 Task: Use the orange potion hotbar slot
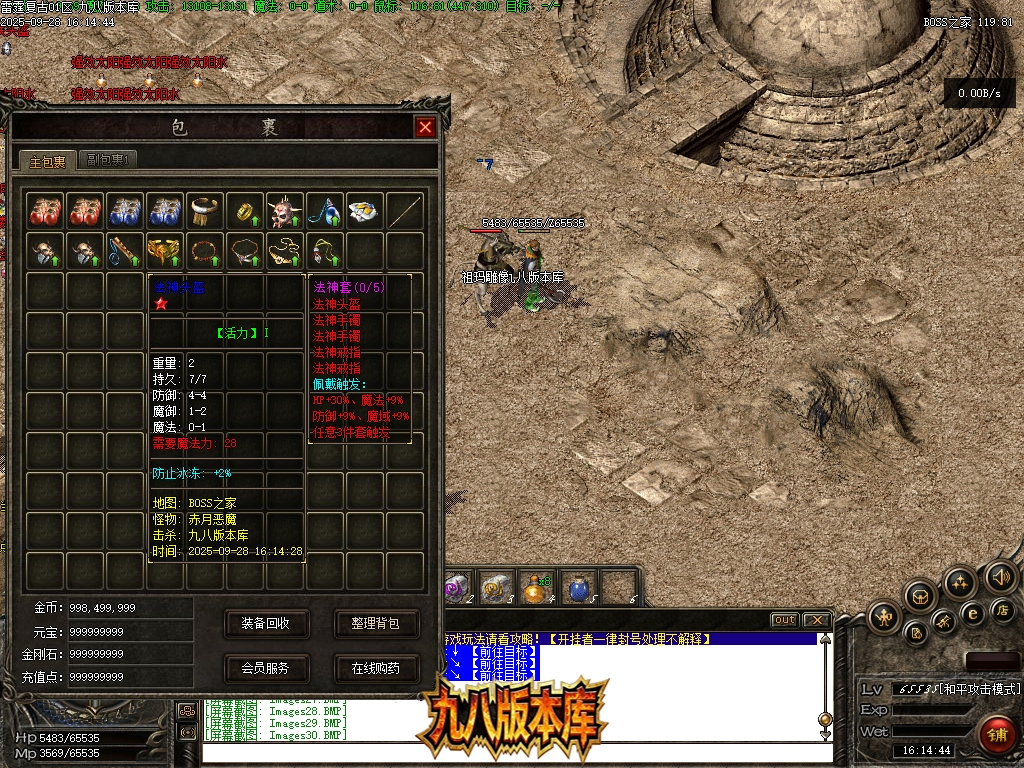pyautogui.click(x=537, y=588)
